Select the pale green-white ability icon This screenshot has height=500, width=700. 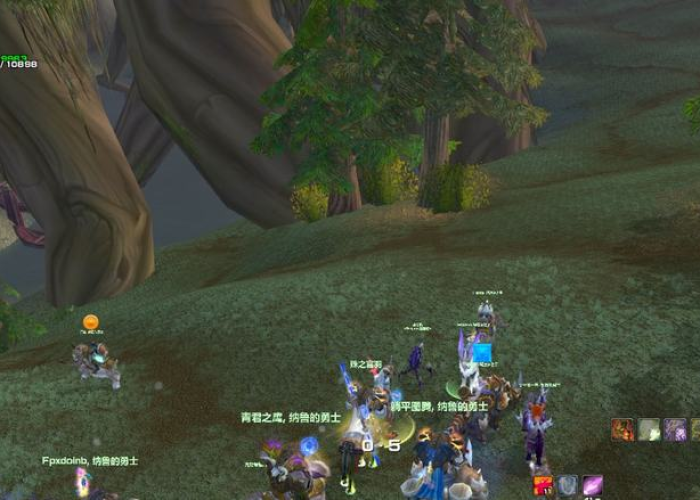point(649,429)
